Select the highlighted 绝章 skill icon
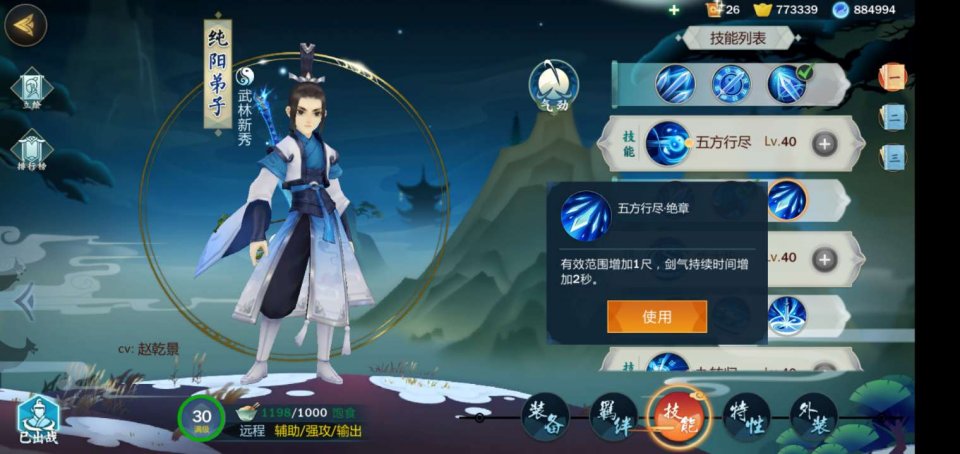Viewport: 960px width, 454px height. point(786,200)
